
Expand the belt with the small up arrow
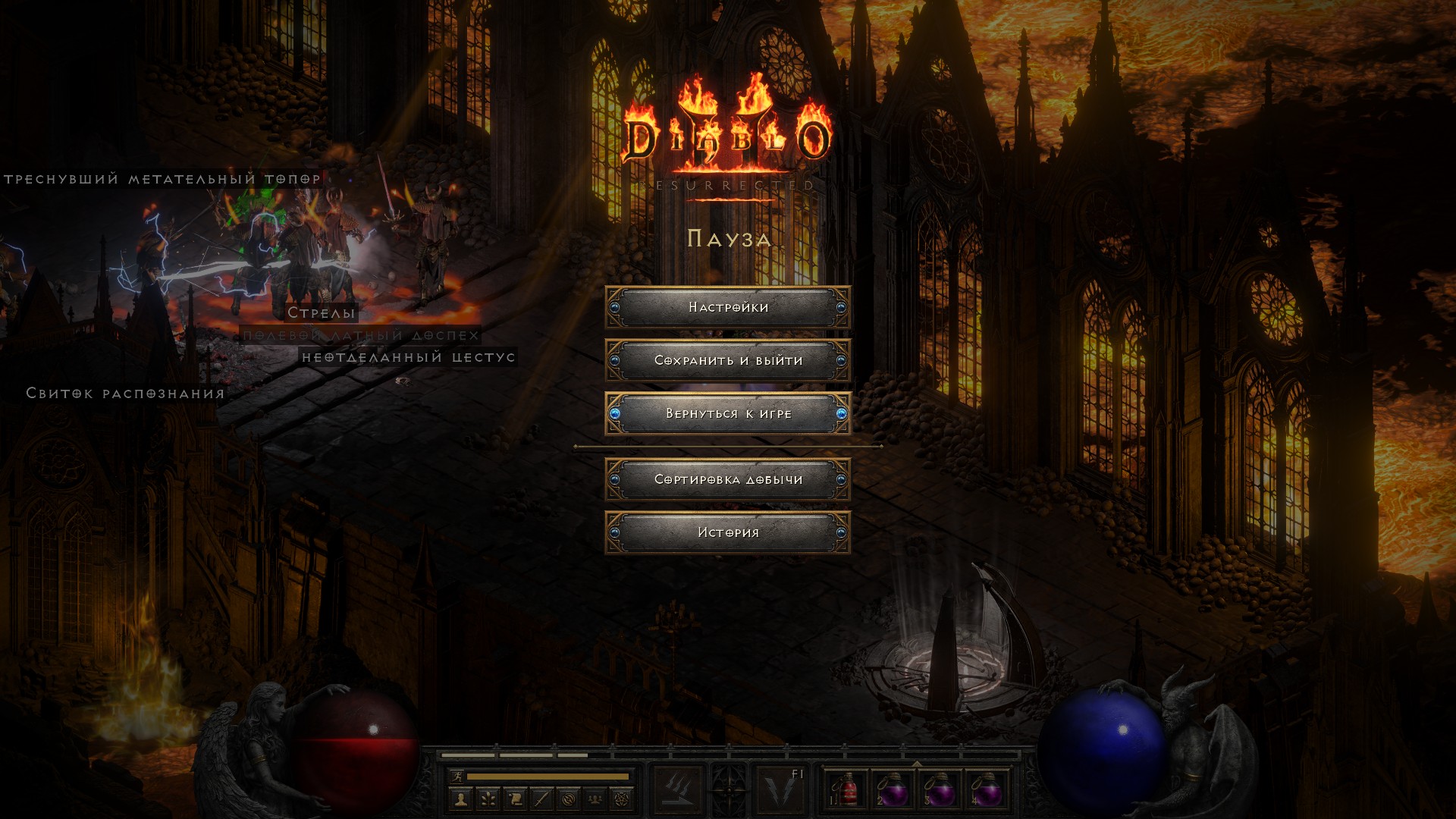click(917, 763)
